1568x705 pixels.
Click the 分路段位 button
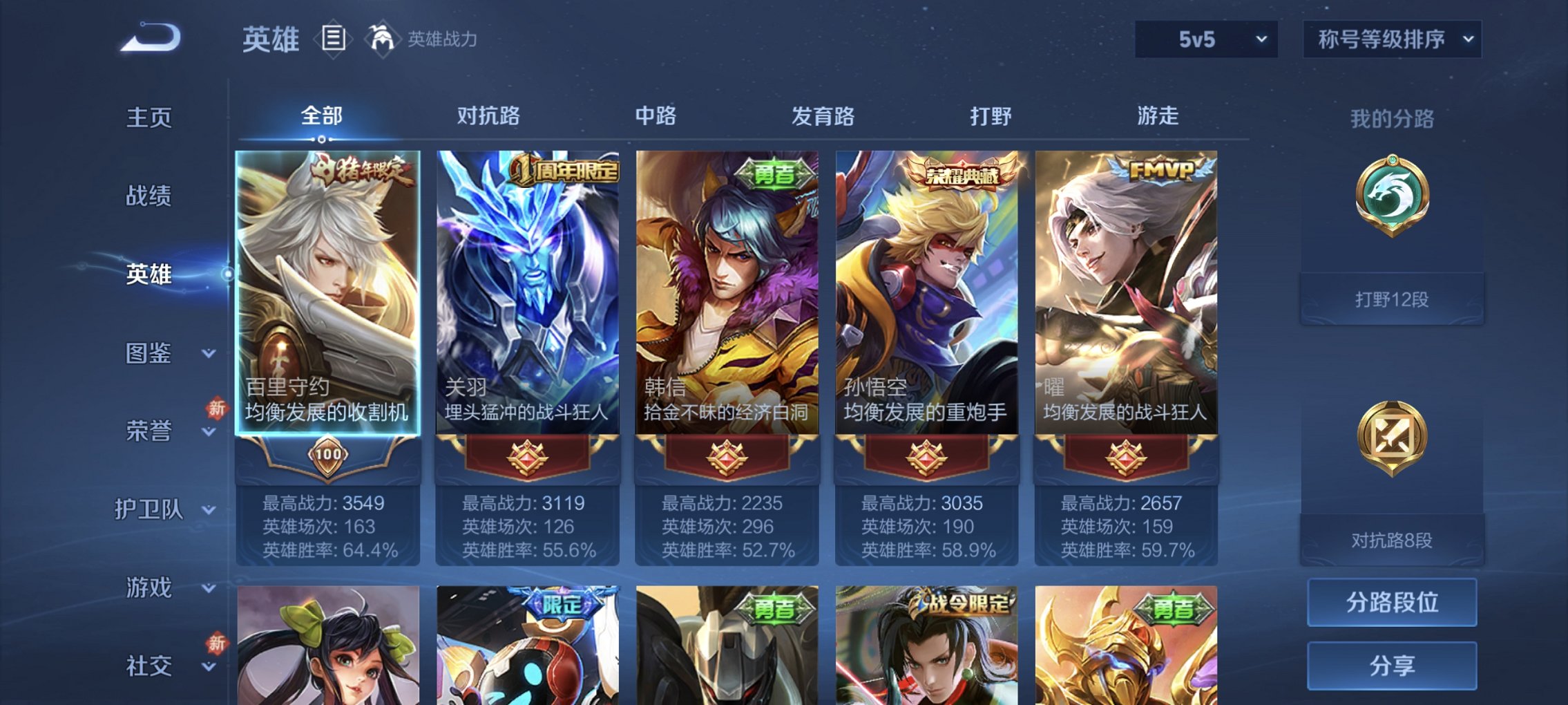tap(1391, 602)
